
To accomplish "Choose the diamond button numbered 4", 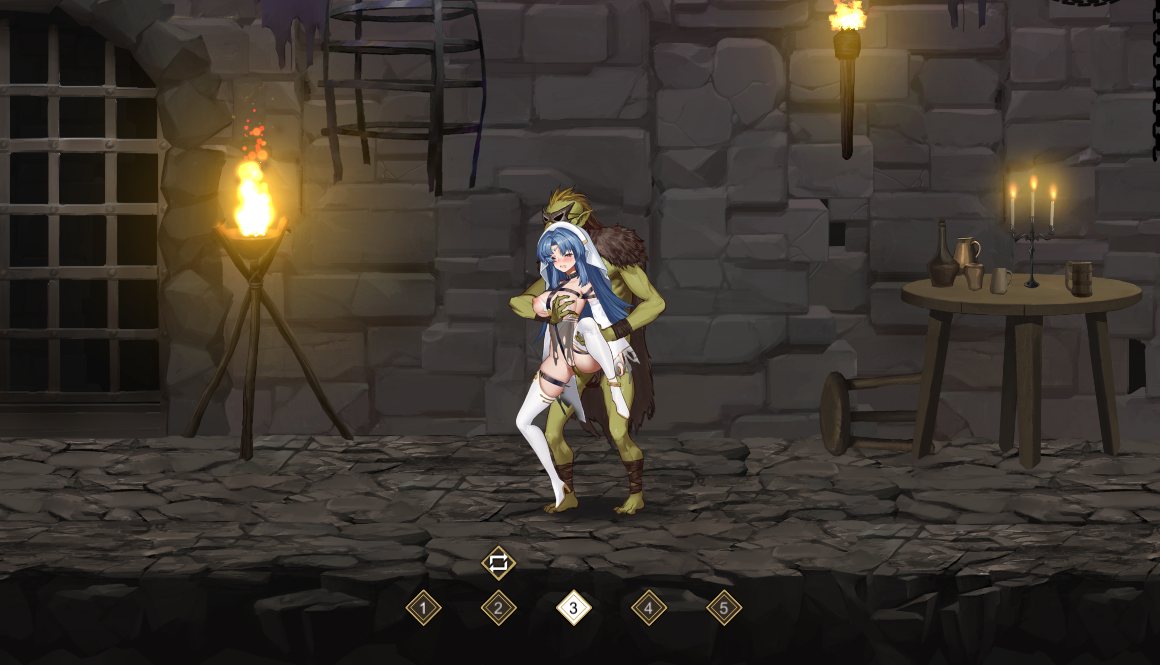I will click(x=648, y=607).
